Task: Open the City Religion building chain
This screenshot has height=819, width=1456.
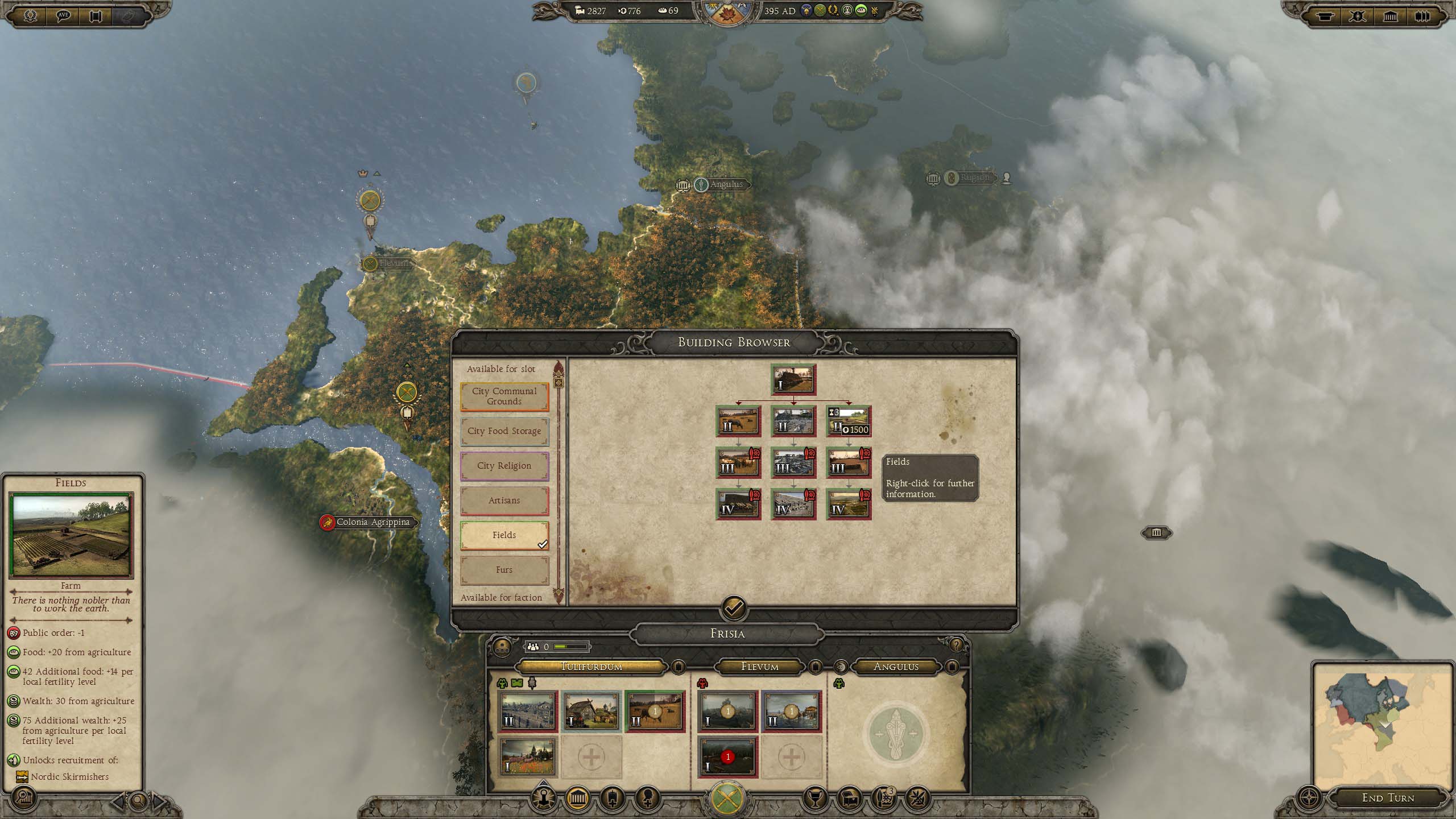Action: click(x=504, y=466)
